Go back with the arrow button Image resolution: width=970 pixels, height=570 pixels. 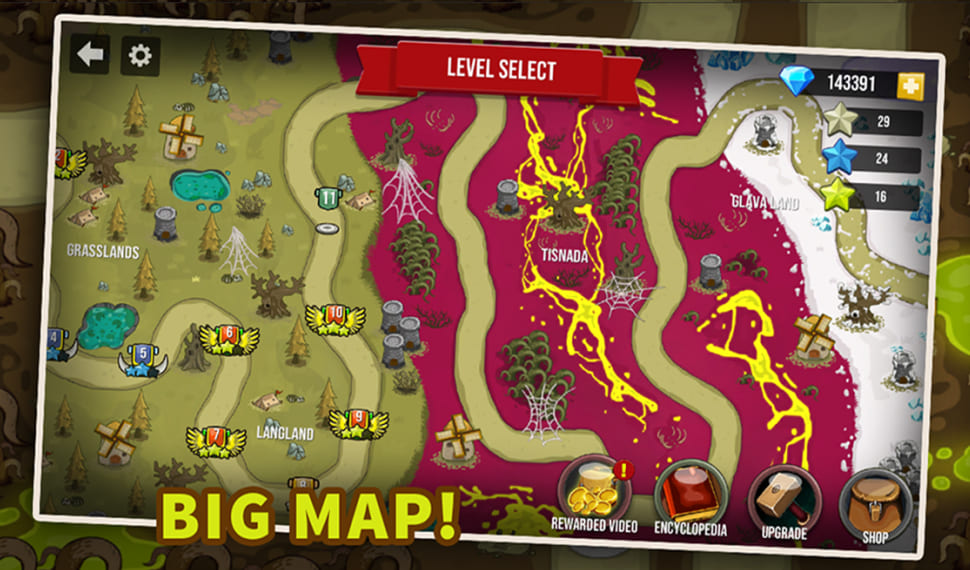[90, 54]
